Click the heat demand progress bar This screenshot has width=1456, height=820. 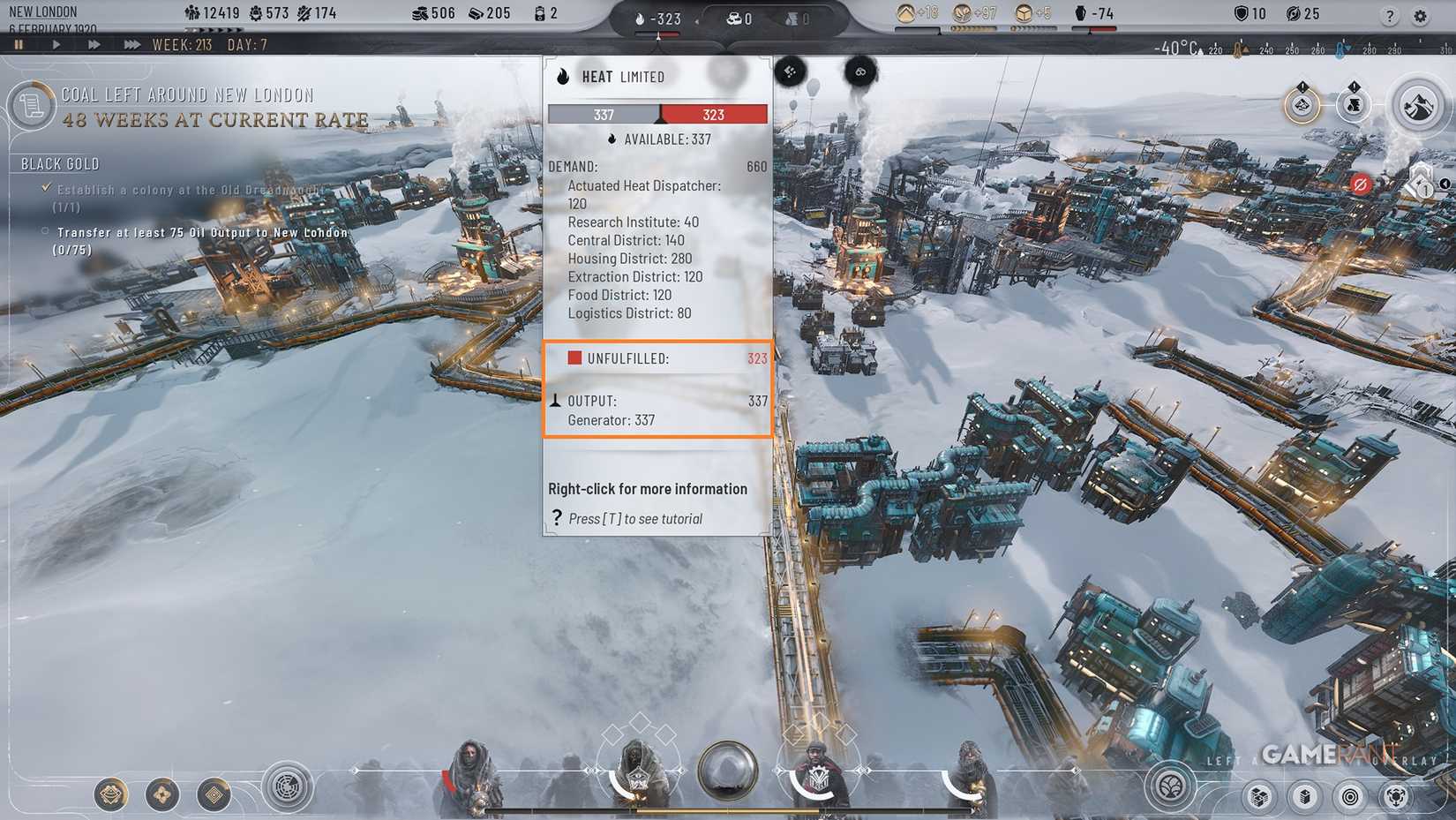point(657,114)
